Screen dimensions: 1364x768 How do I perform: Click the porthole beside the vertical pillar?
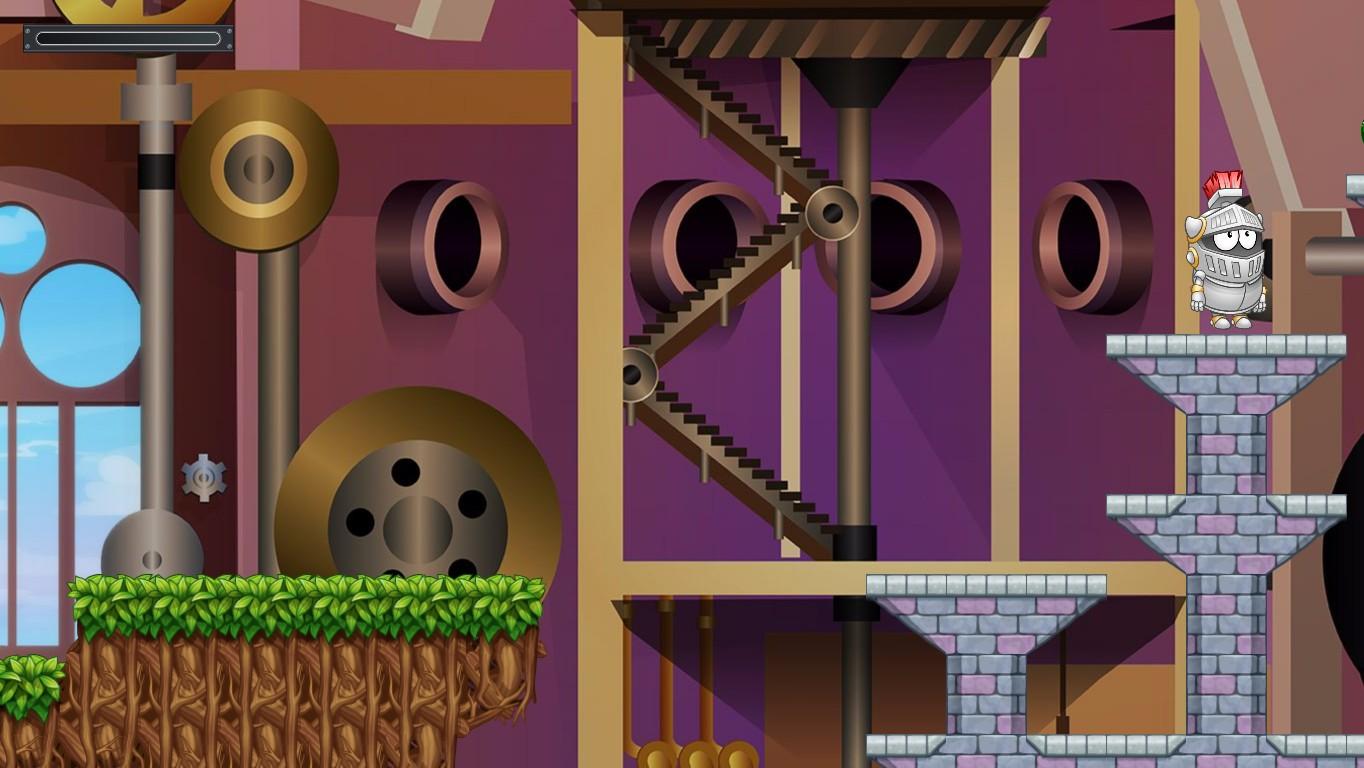pyautogui.click(x=900, y=240)
